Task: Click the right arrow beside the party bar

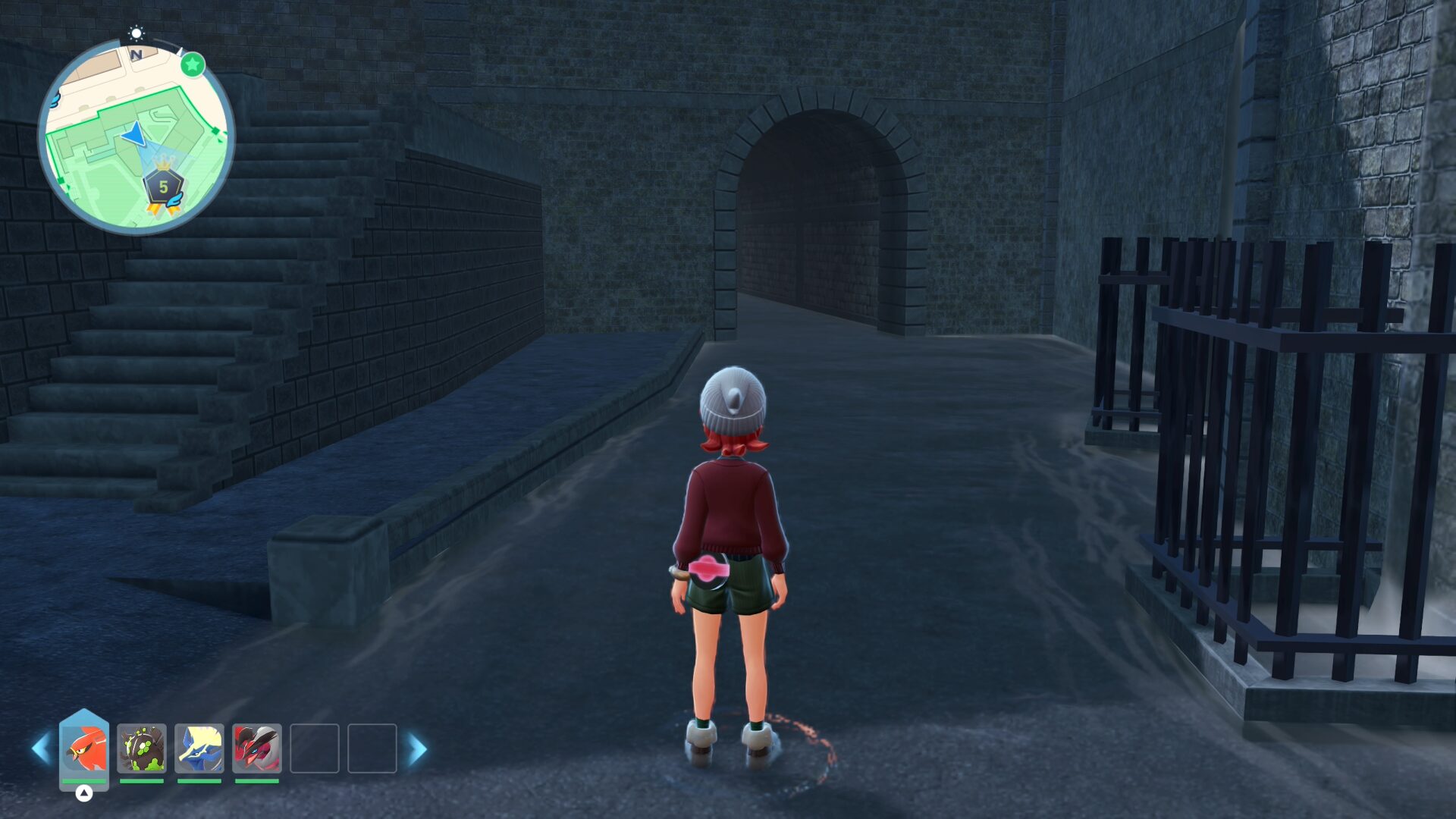Action: (x=417, y=748)
